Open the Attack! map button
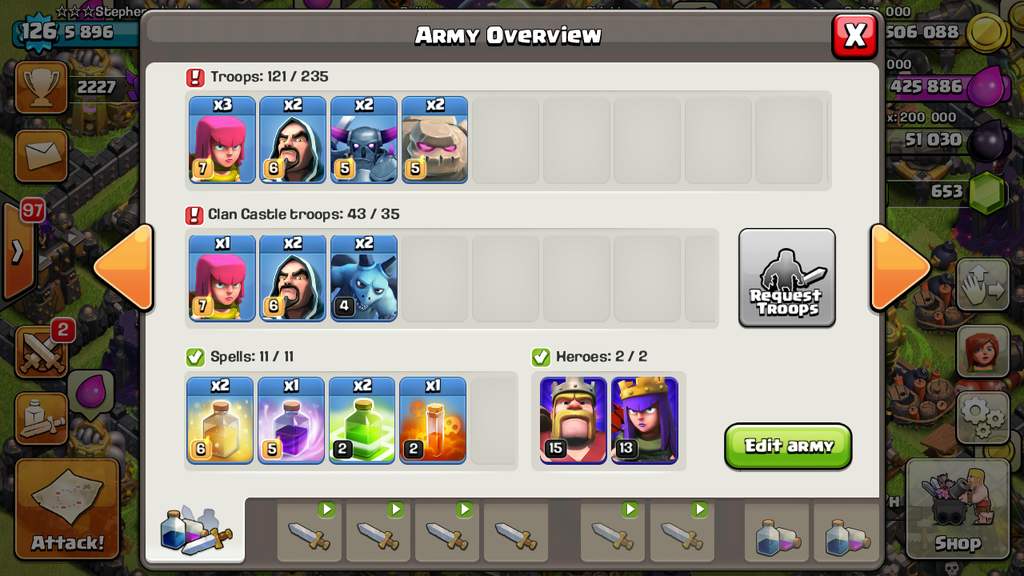1024x576 pixels. (x=67, y=508)
